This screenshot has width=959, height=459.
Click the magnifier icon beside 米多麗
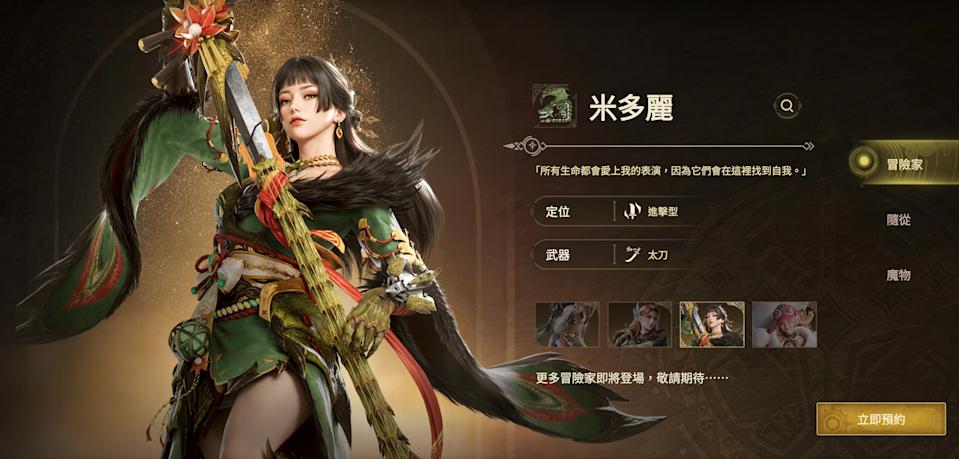787,105
